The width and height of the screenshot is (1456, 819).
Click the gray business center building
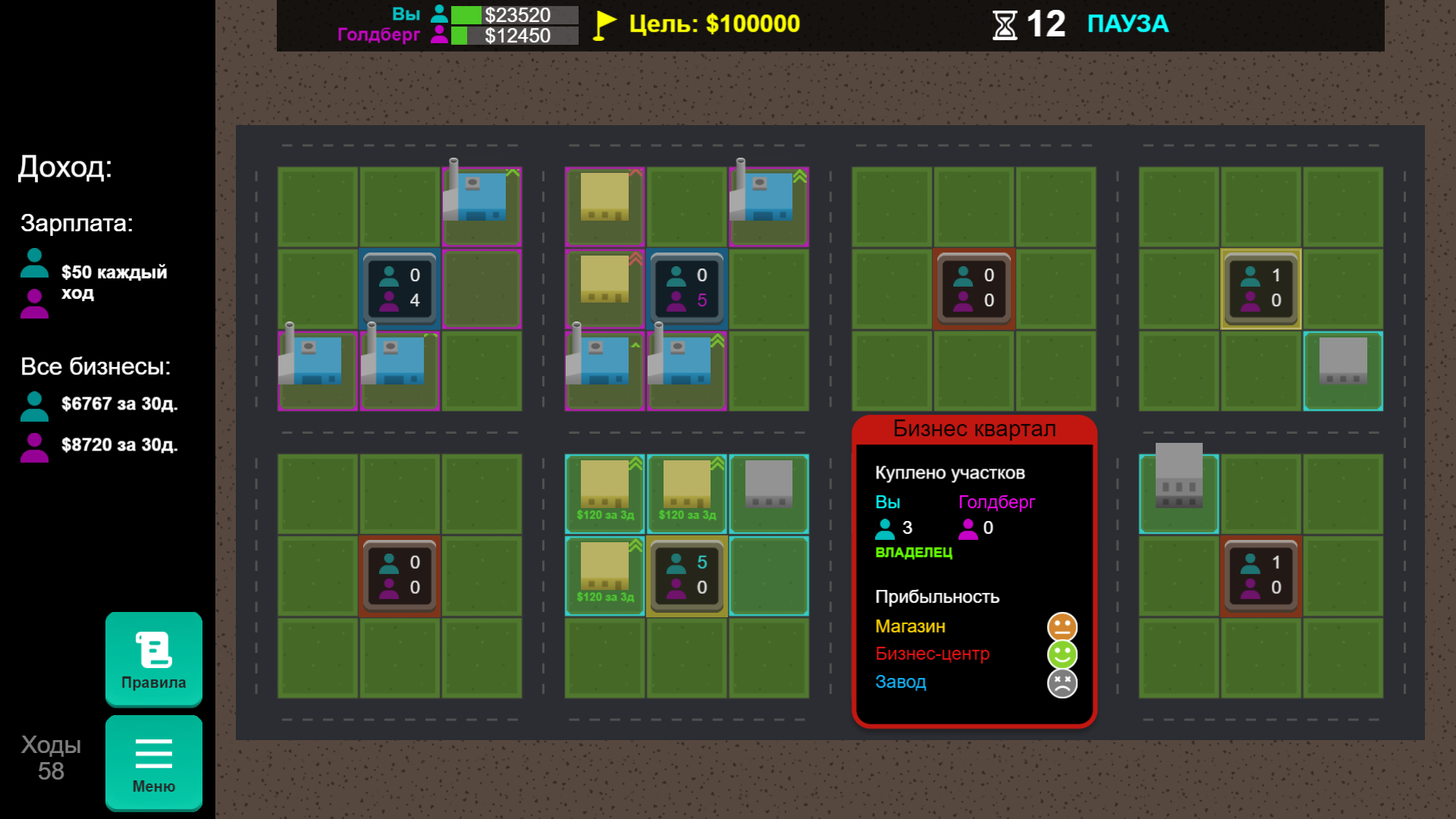768,485
